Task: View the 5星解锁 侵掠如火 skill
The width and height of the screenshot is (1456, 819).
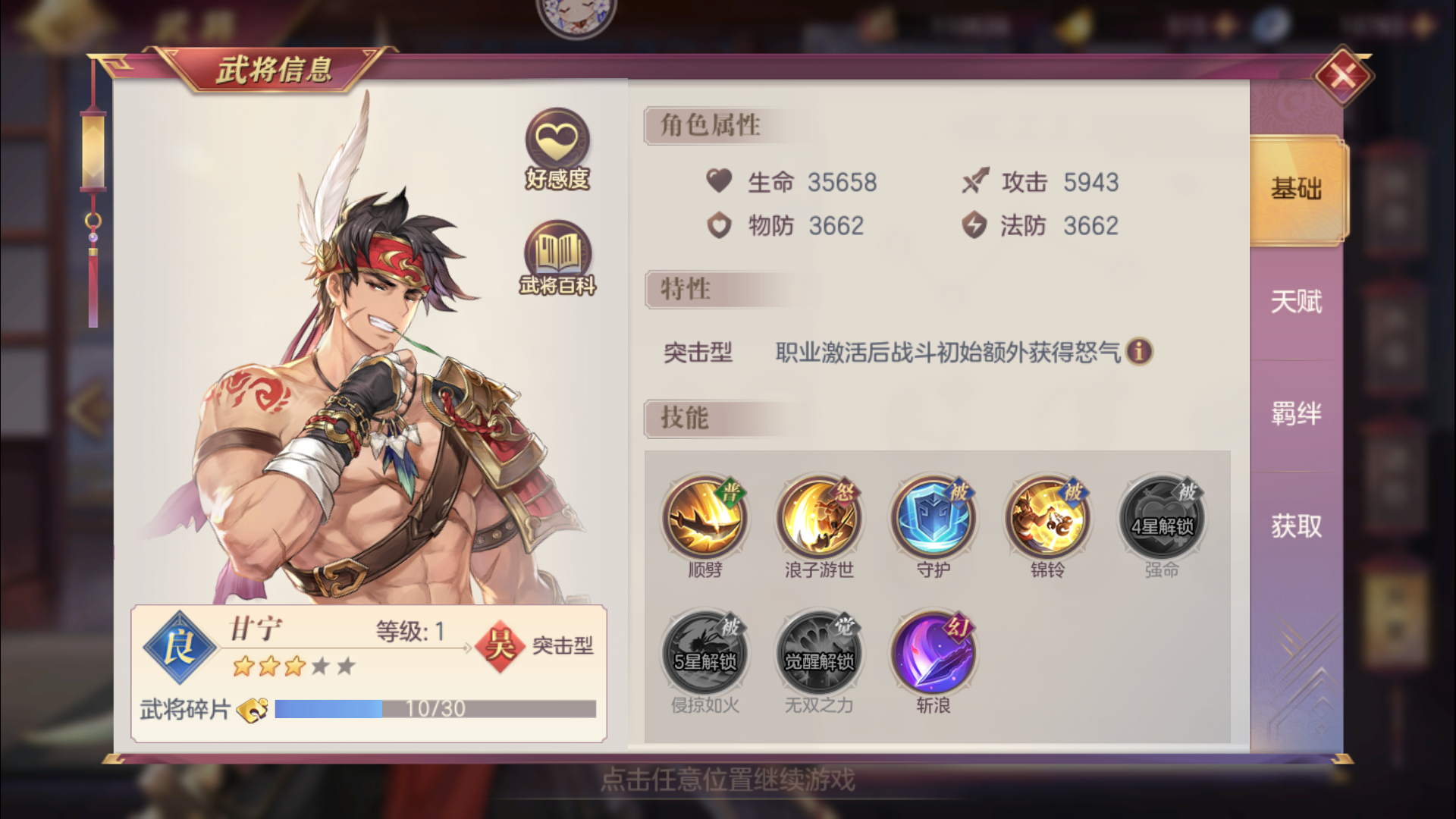Action: [x=705, y=654]
